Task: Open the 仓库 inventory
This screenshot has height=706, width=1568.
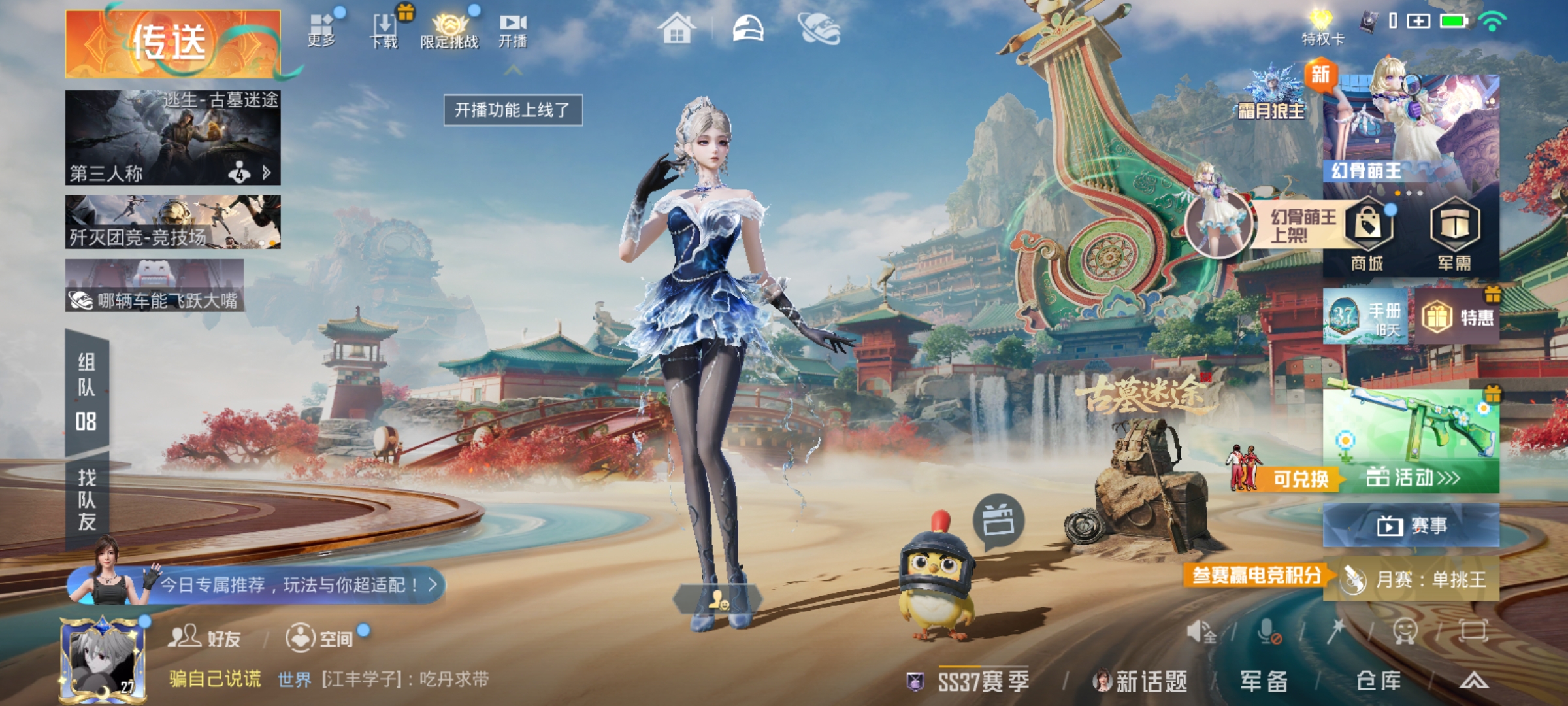Action: 1379,681
